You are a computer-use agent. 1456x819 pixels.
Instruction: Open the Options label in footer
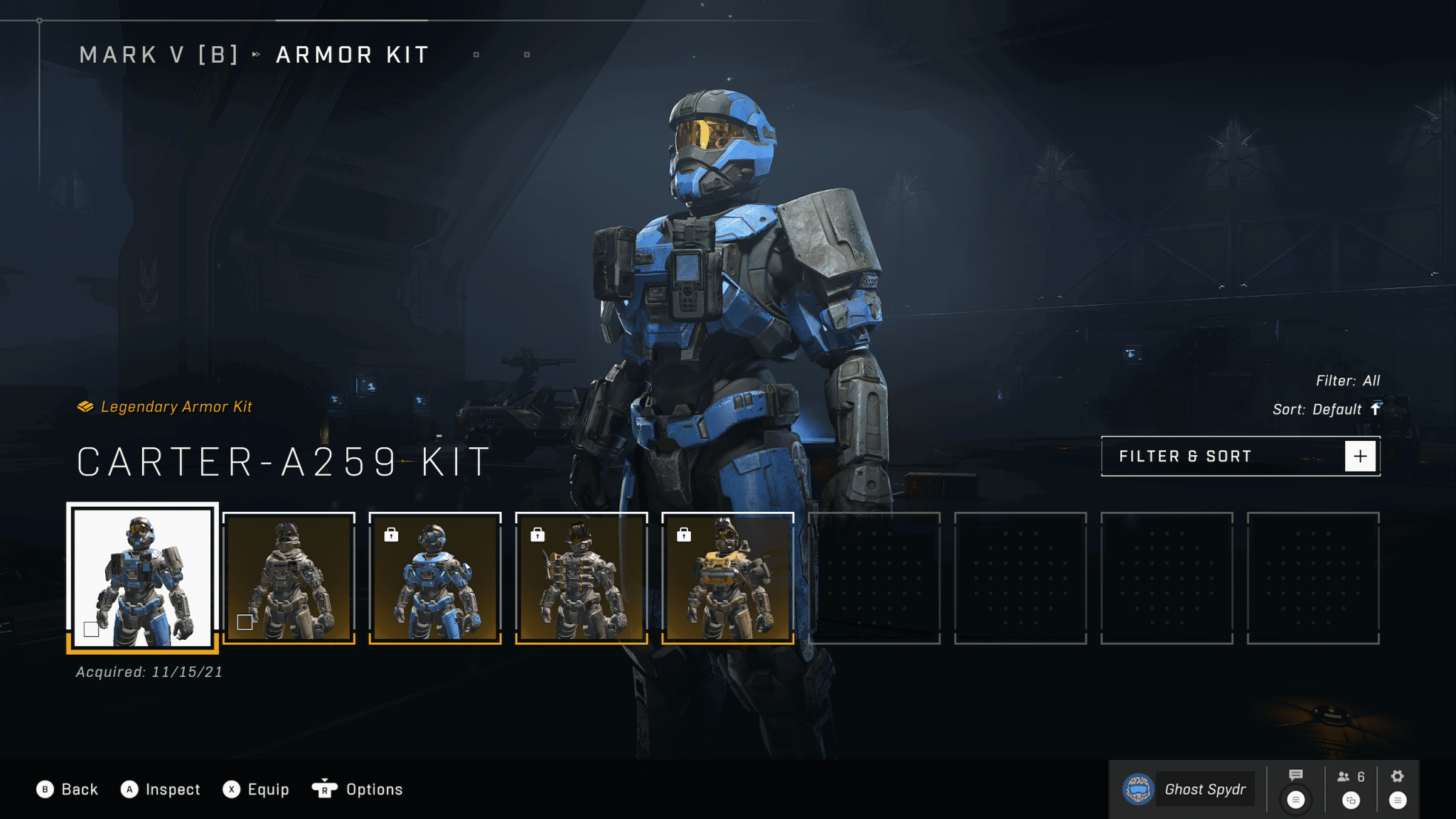coord(374,789)
